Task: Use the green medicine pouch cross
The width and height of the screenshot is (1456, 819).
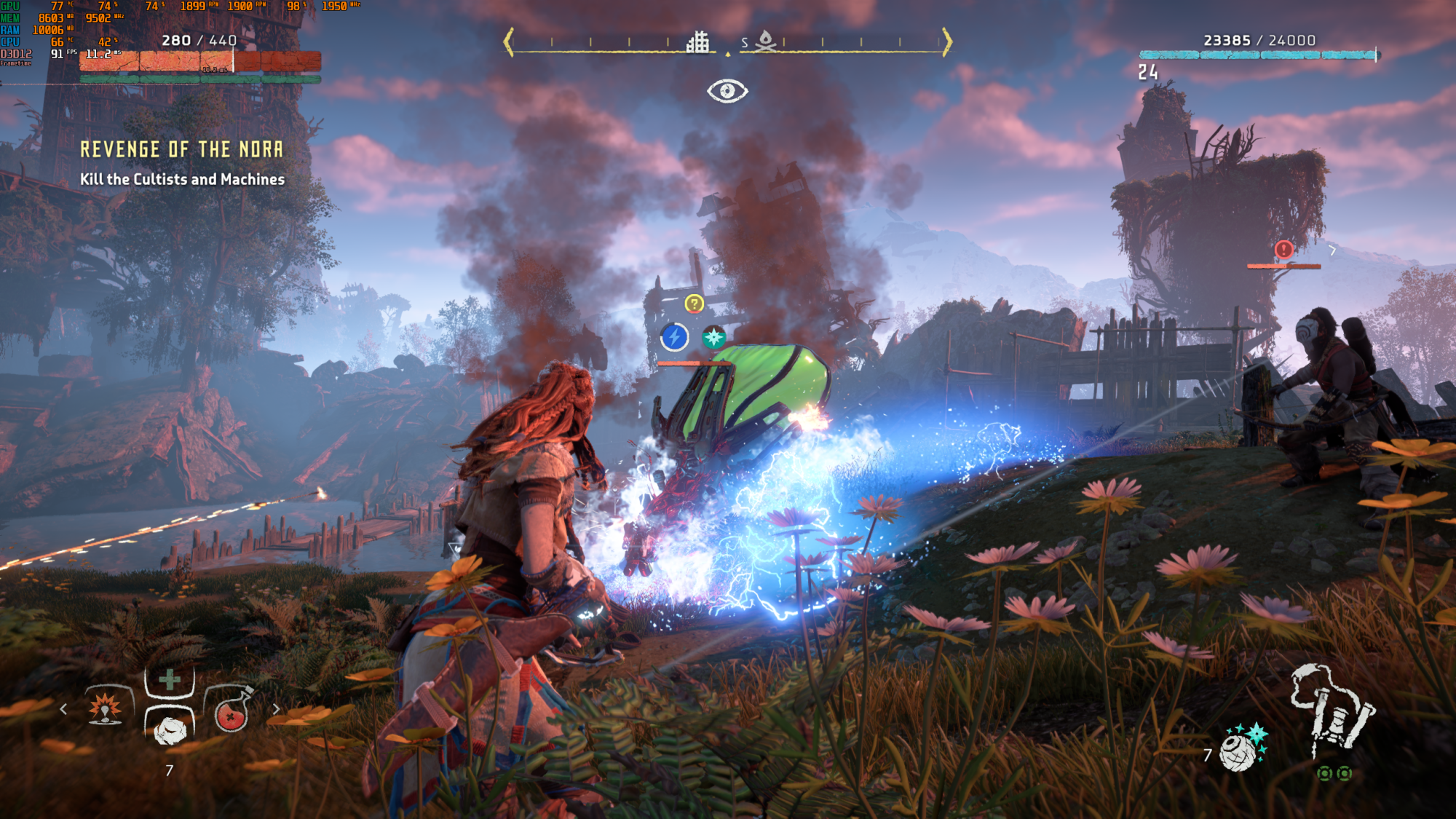Action: coord(169,680)
